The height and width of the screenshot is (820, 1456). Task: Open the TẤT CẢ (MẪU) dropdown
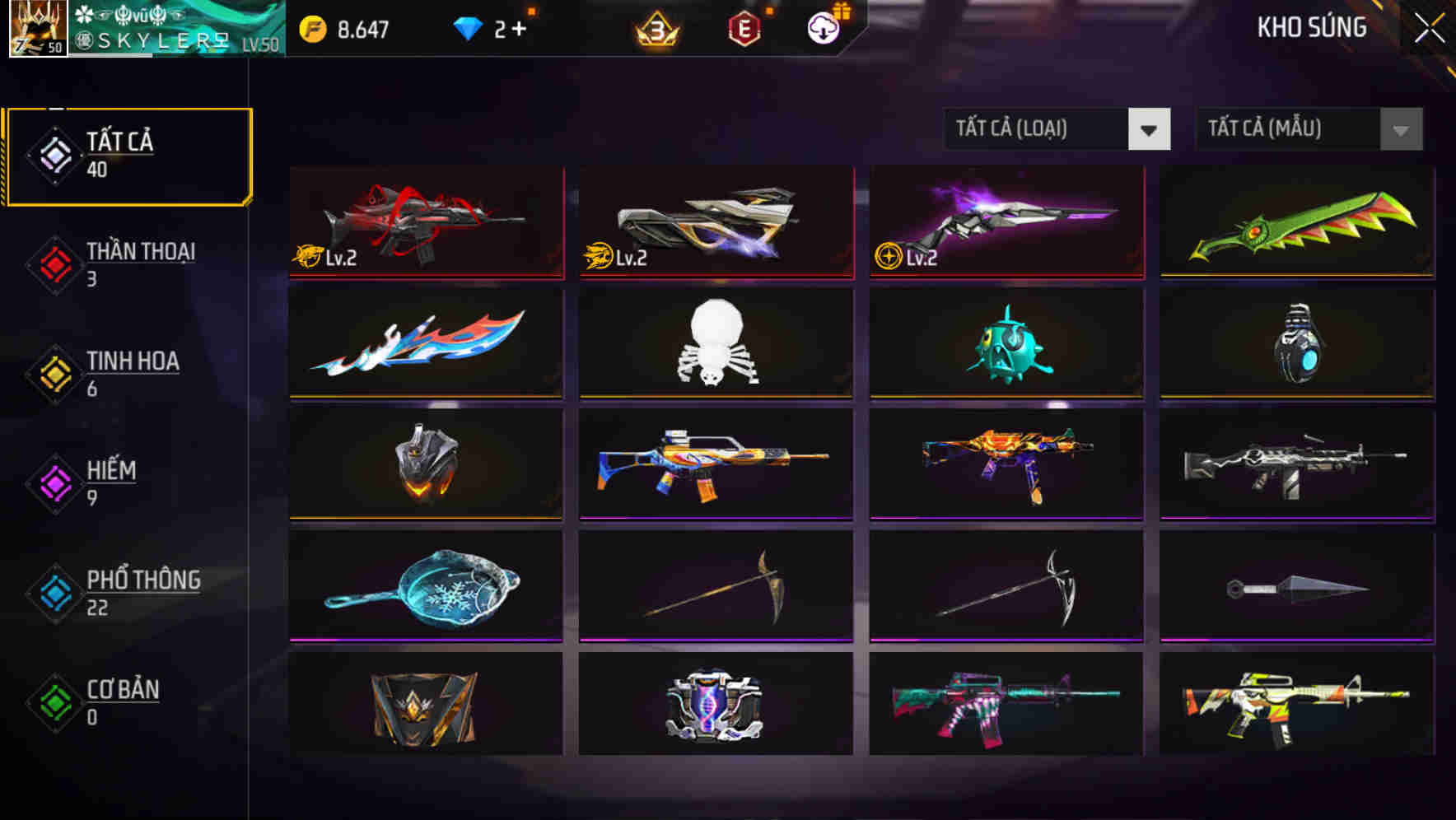point(1286,129)
